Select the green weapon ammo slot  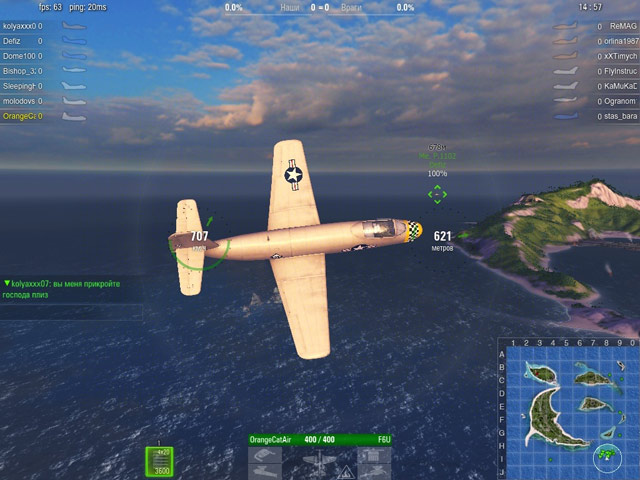[161, 462]
